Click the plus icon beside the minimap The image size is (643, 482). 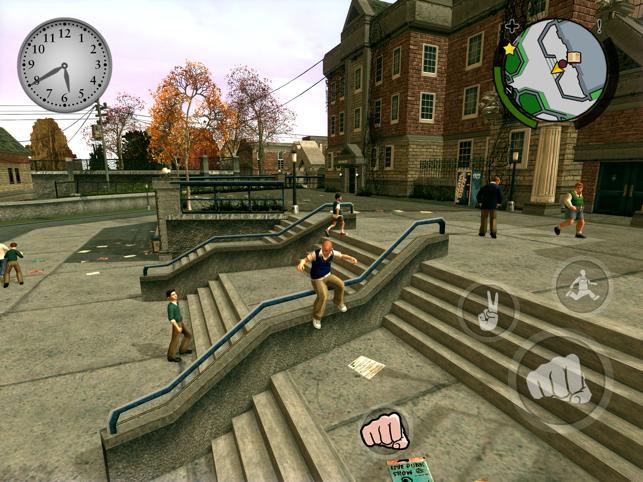513,26
